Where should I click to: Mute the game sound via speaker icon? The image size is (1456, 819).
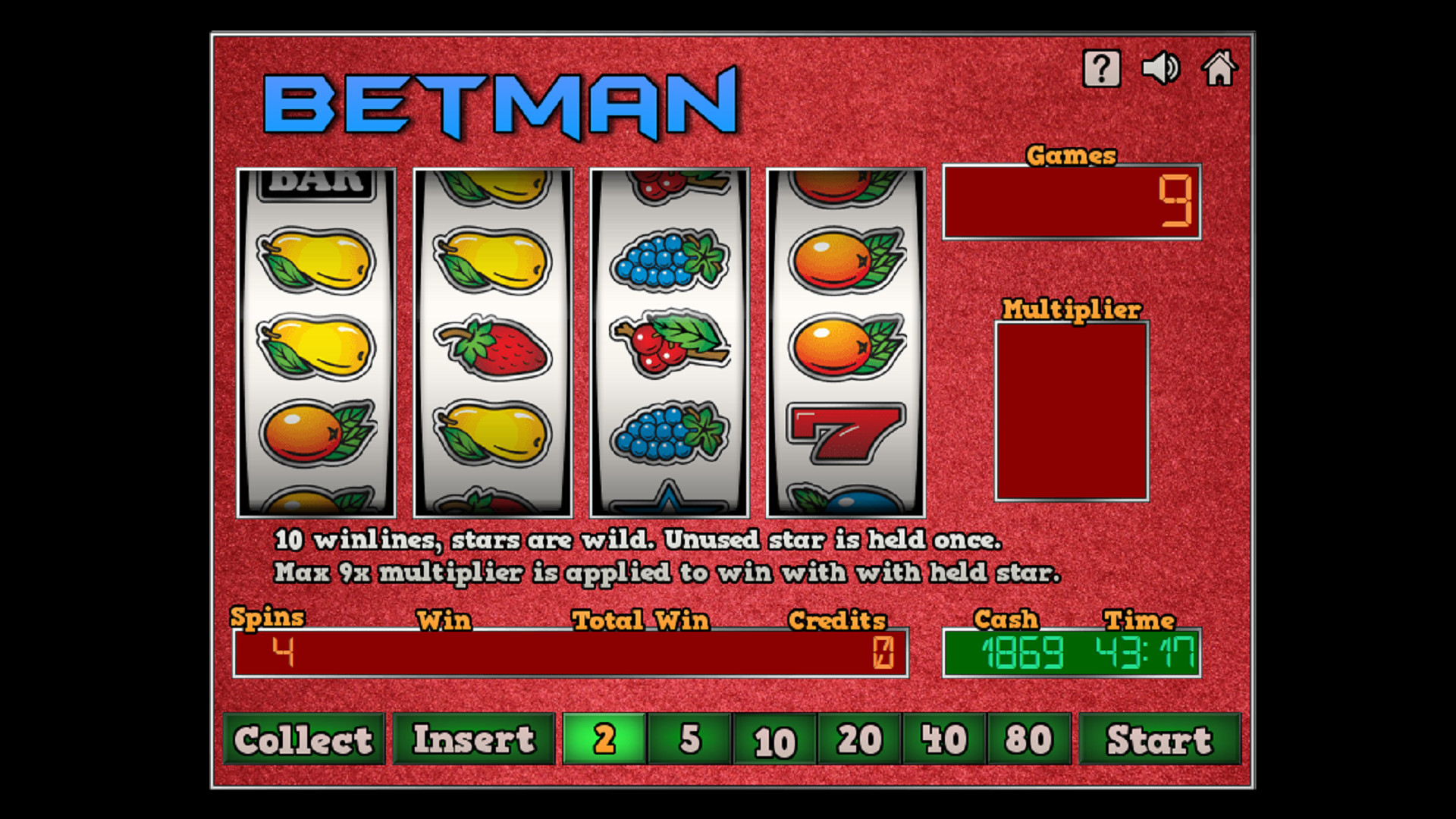click(x=1160, y=68)
